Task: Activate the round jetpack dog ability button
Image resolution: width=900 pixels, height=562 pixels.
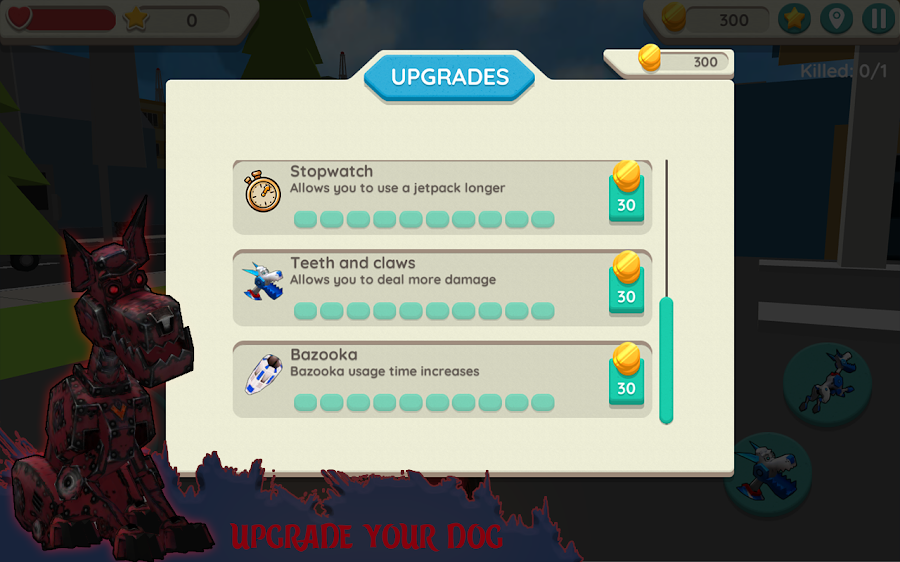Action: click(827, 385)
